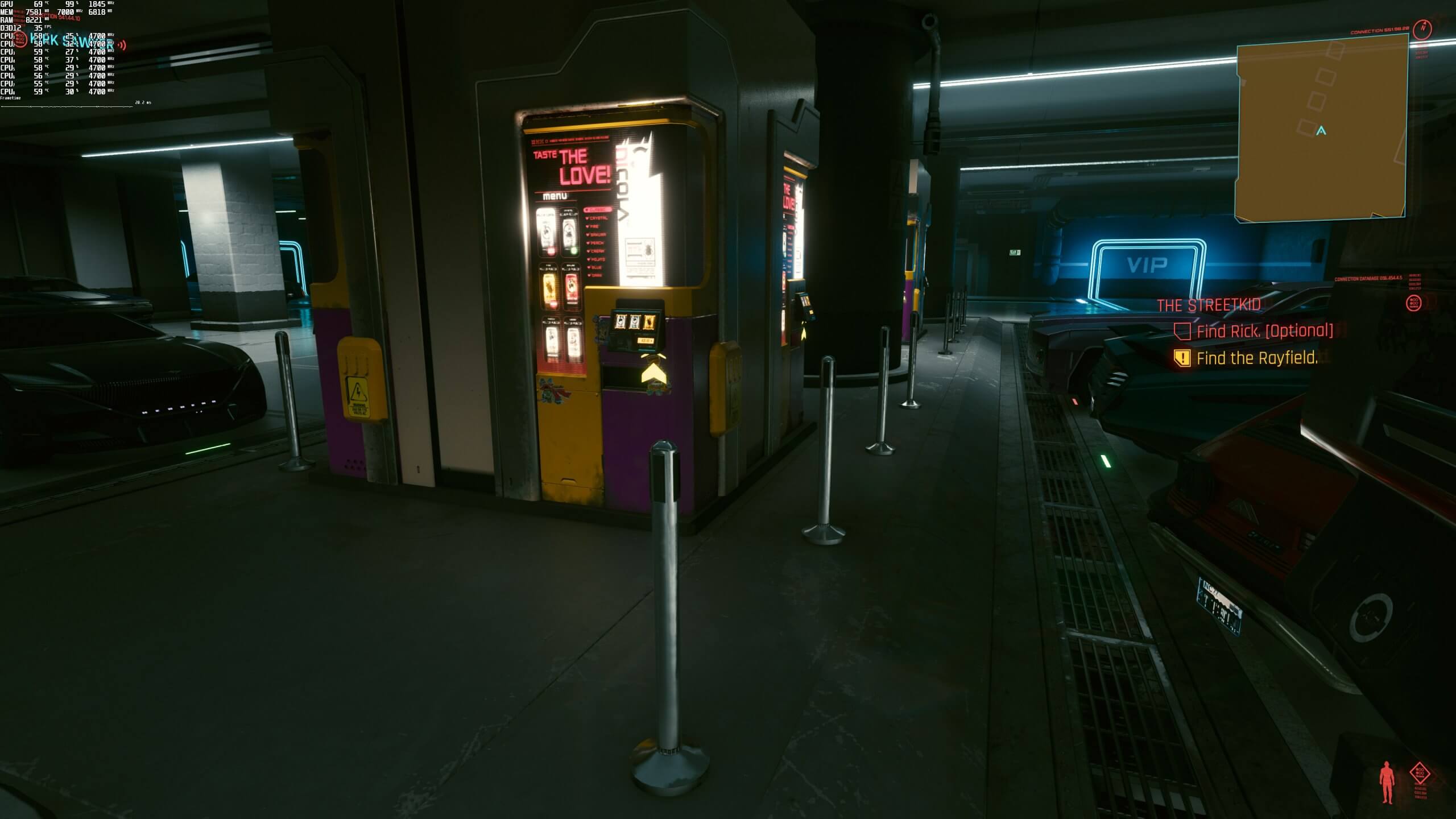Expand the CRYSTAL flavor entry
The height and width of the screenshot is (819, 1456).
click(x=597, y=218)
